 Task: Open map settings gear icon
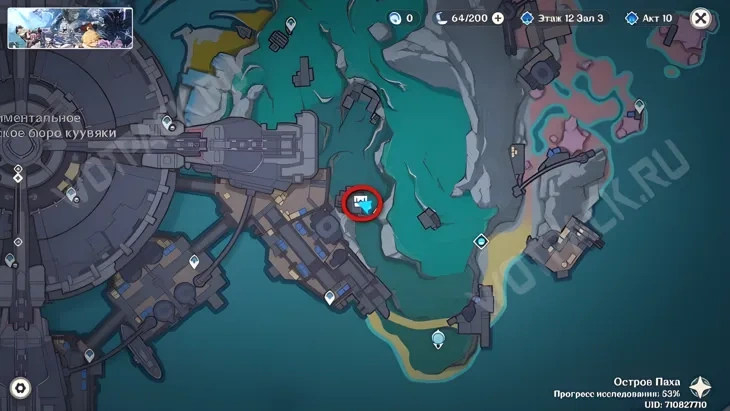click(19, 388)
